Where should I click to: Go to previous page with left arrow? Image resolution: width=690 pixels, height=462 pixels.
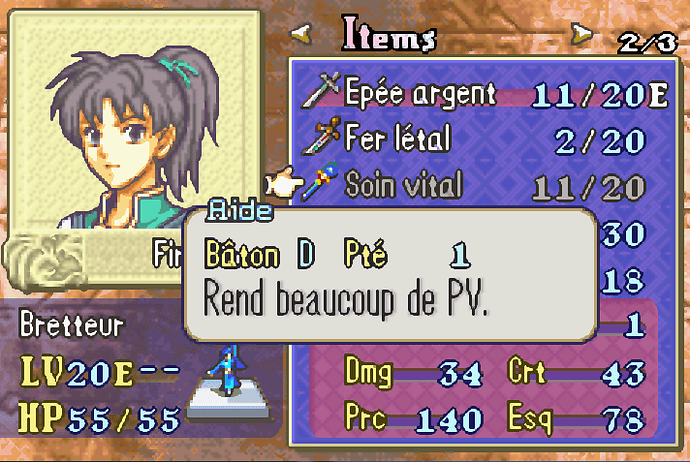[300, 37]
